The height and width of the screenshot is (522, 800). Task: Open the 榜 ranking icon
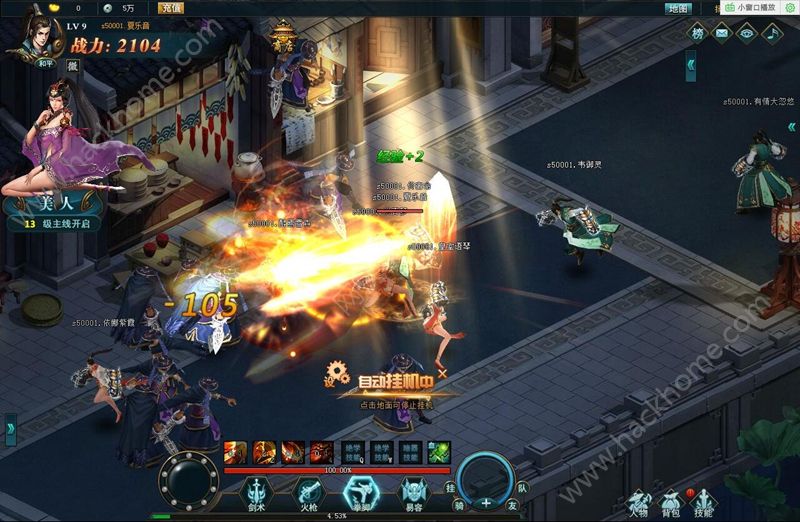(x=698, y=33)
